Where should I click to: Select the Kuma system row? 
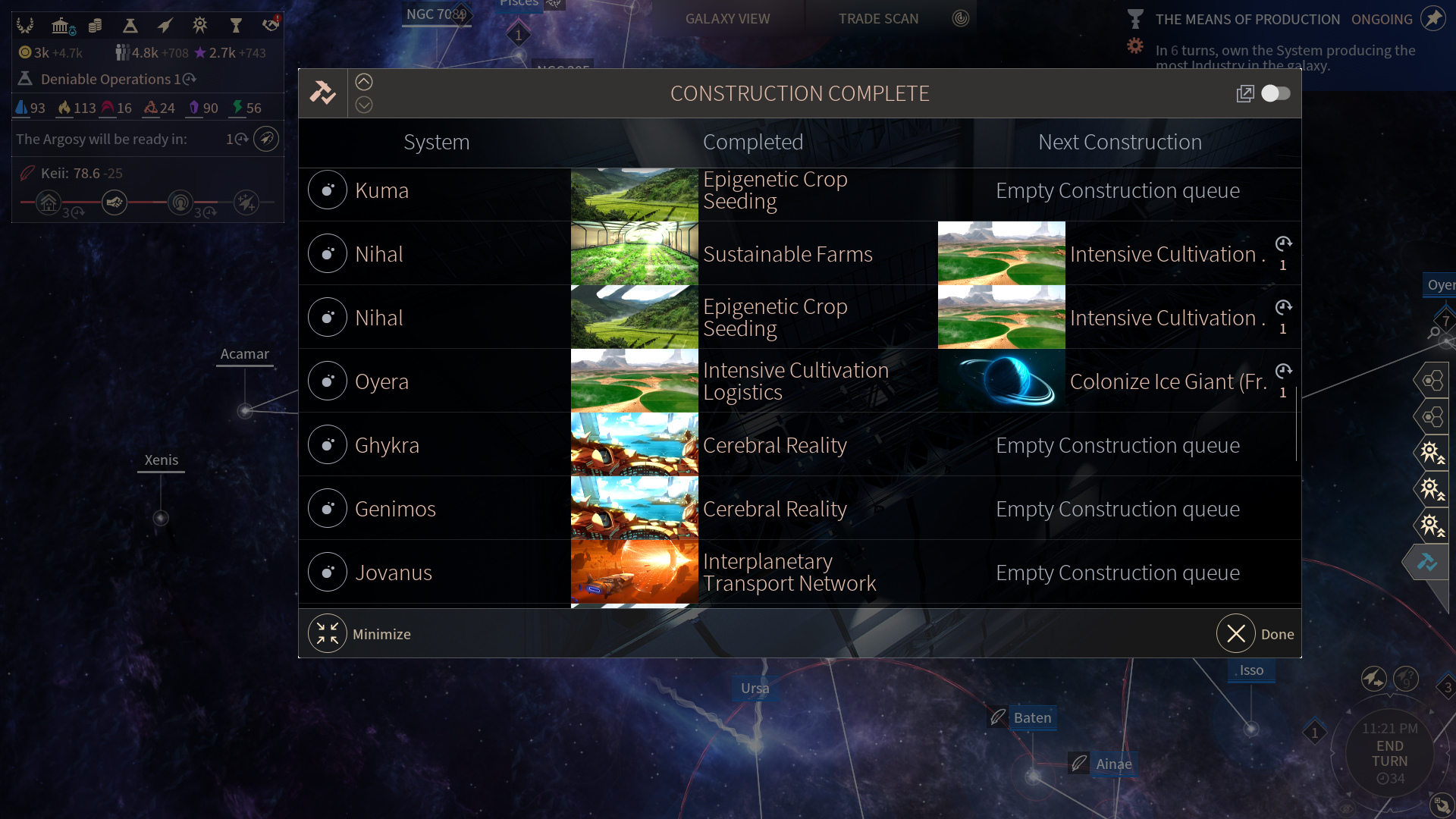tap(381, 191)
